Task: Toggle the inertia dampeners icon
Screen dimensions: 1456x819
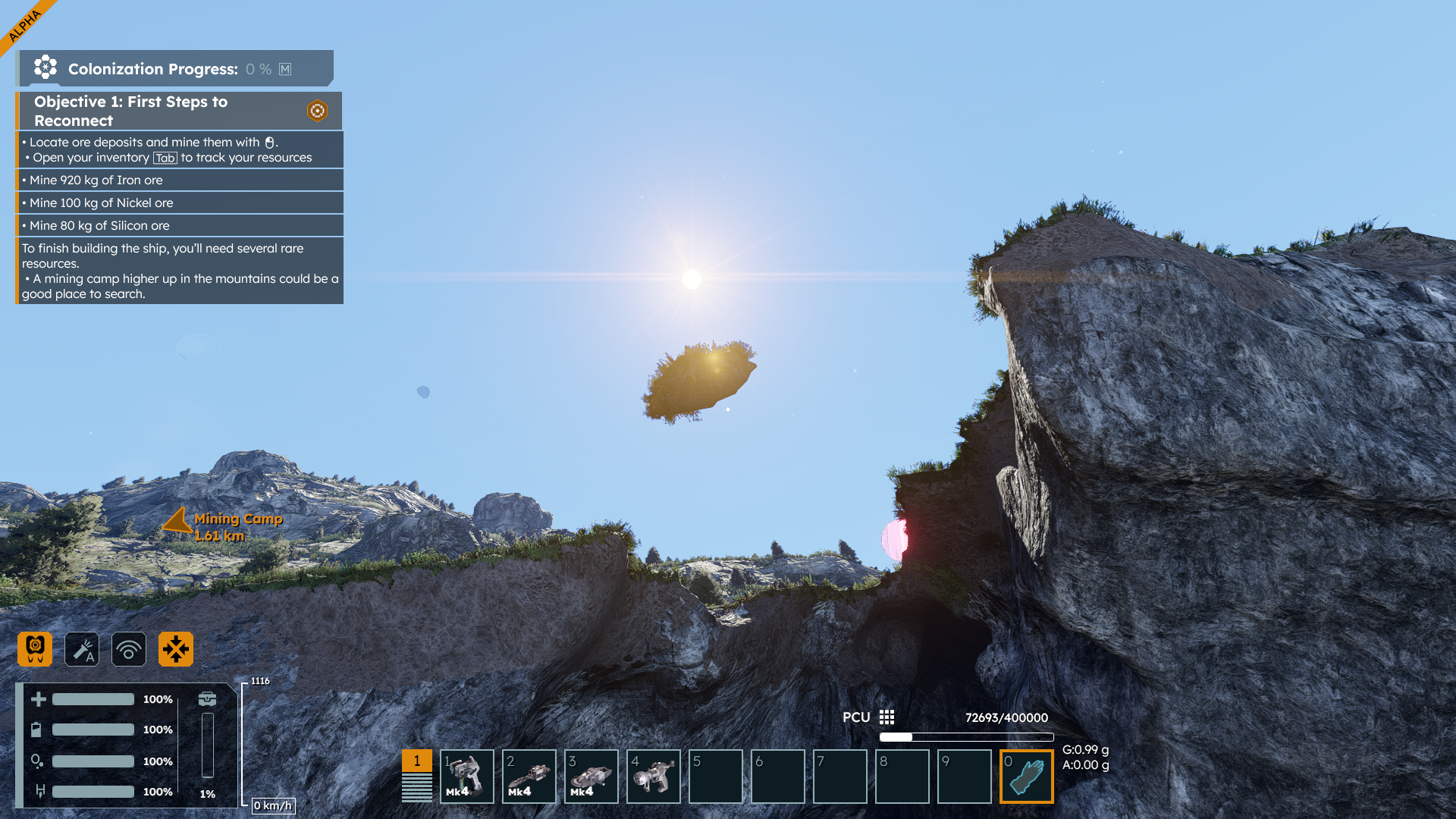Action: (176, 649)
